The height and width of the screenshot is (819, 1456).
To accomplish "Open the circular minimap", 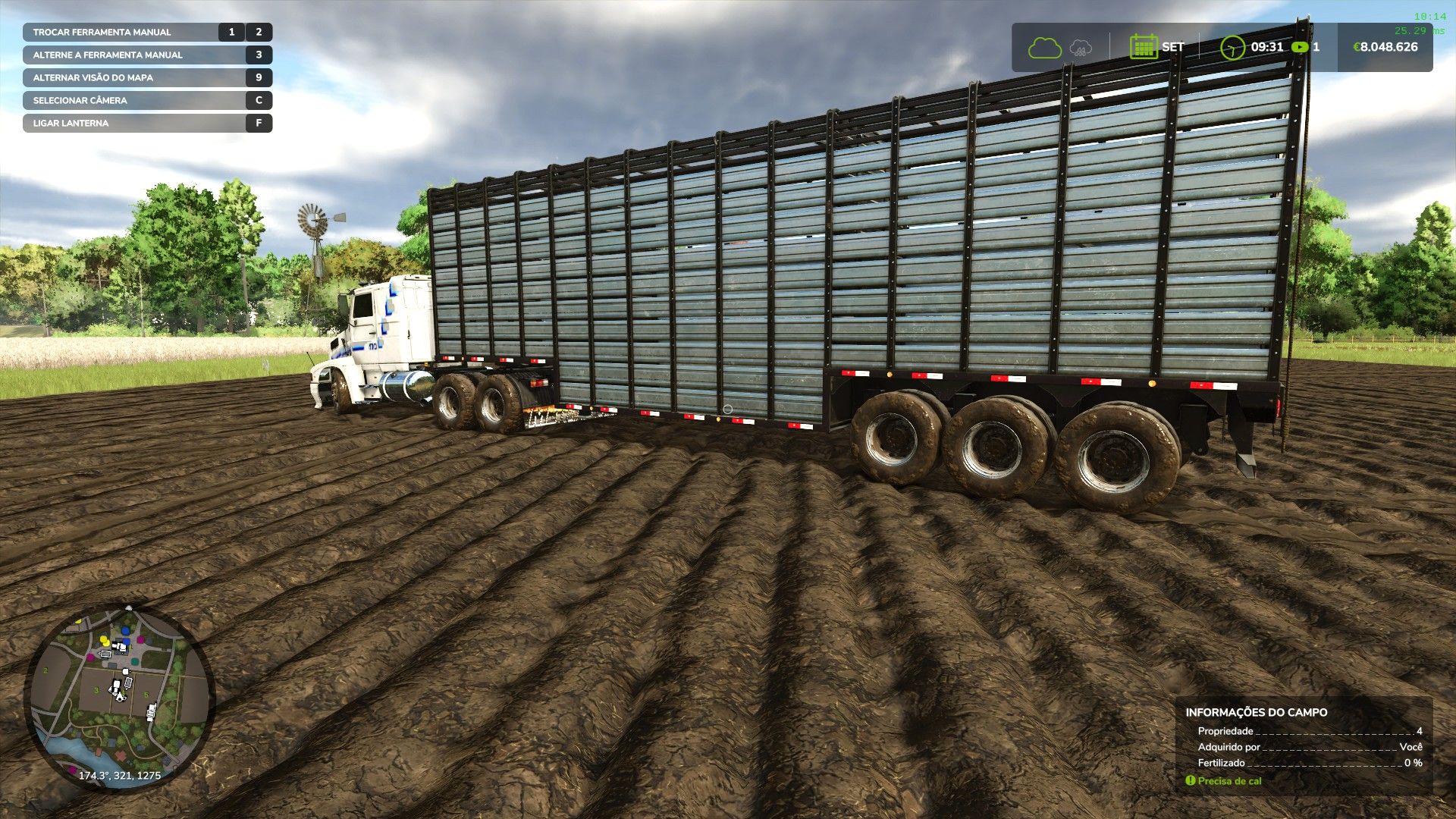I will click(x=120, y=697).
